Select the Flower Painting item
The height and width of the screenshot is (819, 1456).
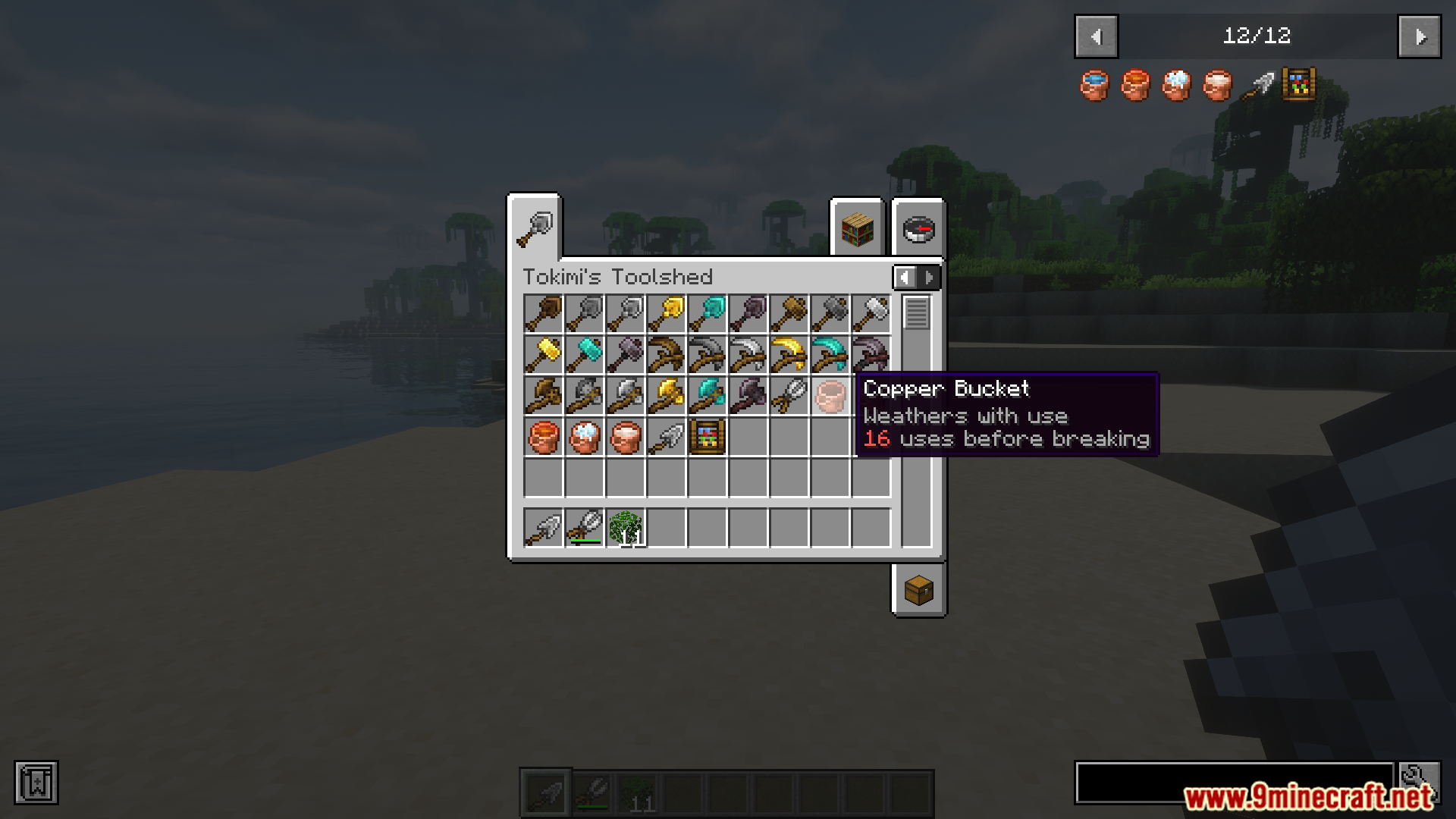tap(707, 437)
